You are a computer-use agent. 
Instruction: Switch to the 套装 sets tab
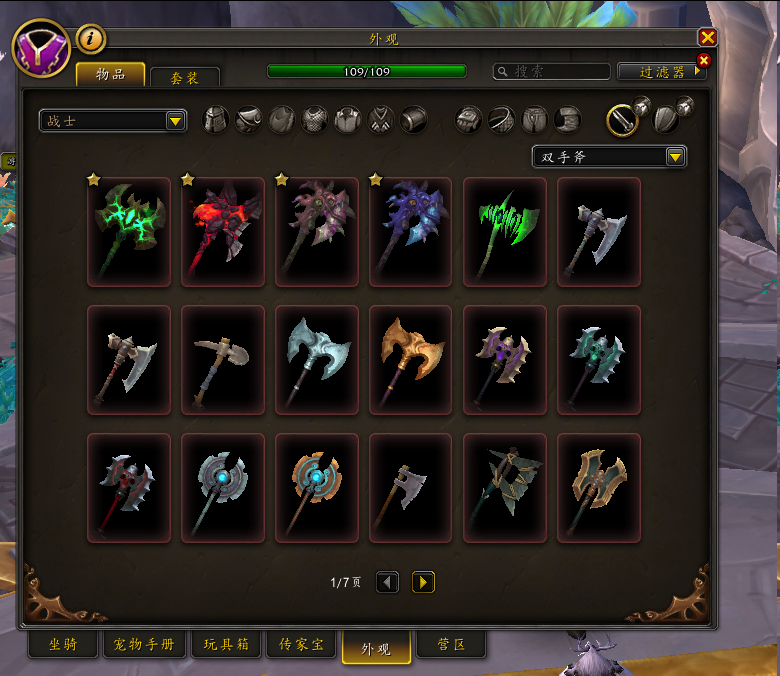click(x=184, y=77)
